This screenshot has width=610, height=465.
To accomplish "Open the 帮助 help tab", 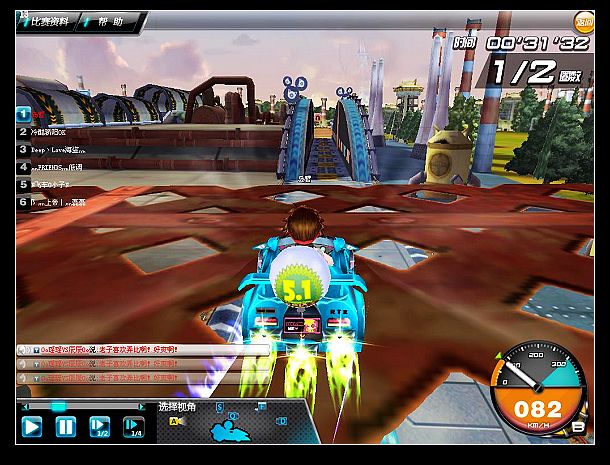I will click(110, 21).
